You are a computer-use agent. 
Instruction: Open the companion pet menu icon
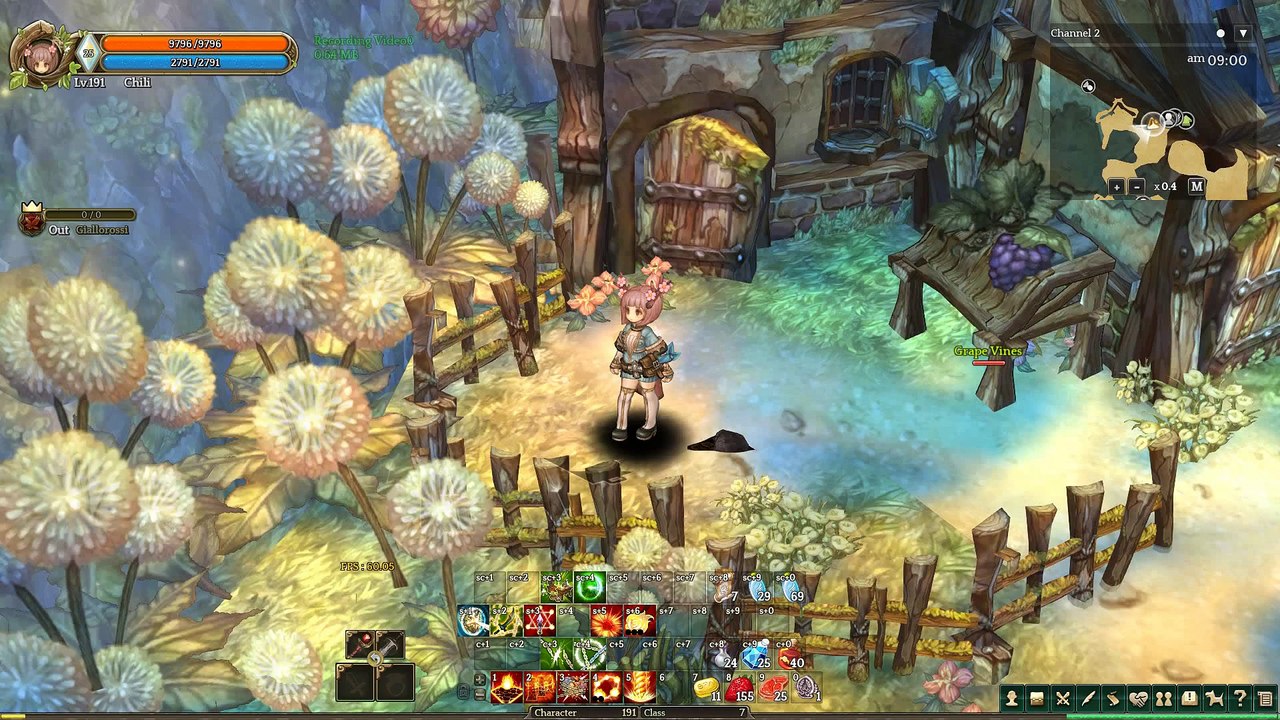[x=1214, y=698]
